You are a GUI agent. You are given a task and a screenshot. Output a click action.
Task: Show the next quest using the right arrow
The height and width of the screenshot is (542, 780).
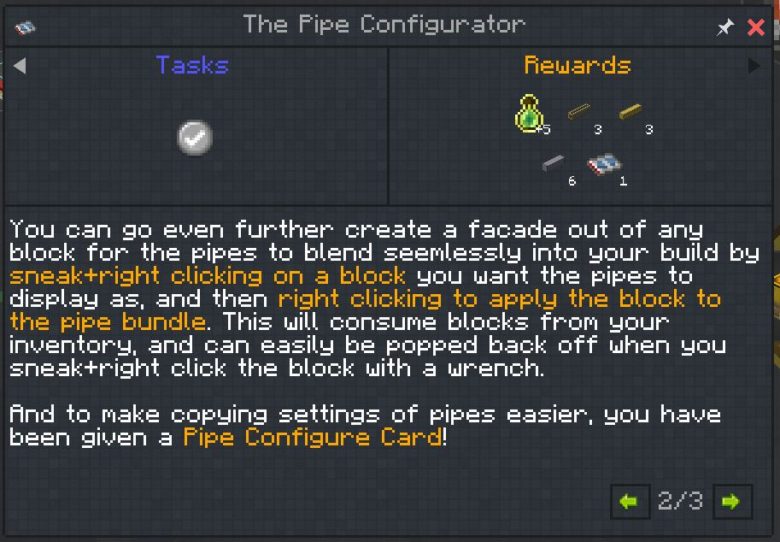[755, 66]
